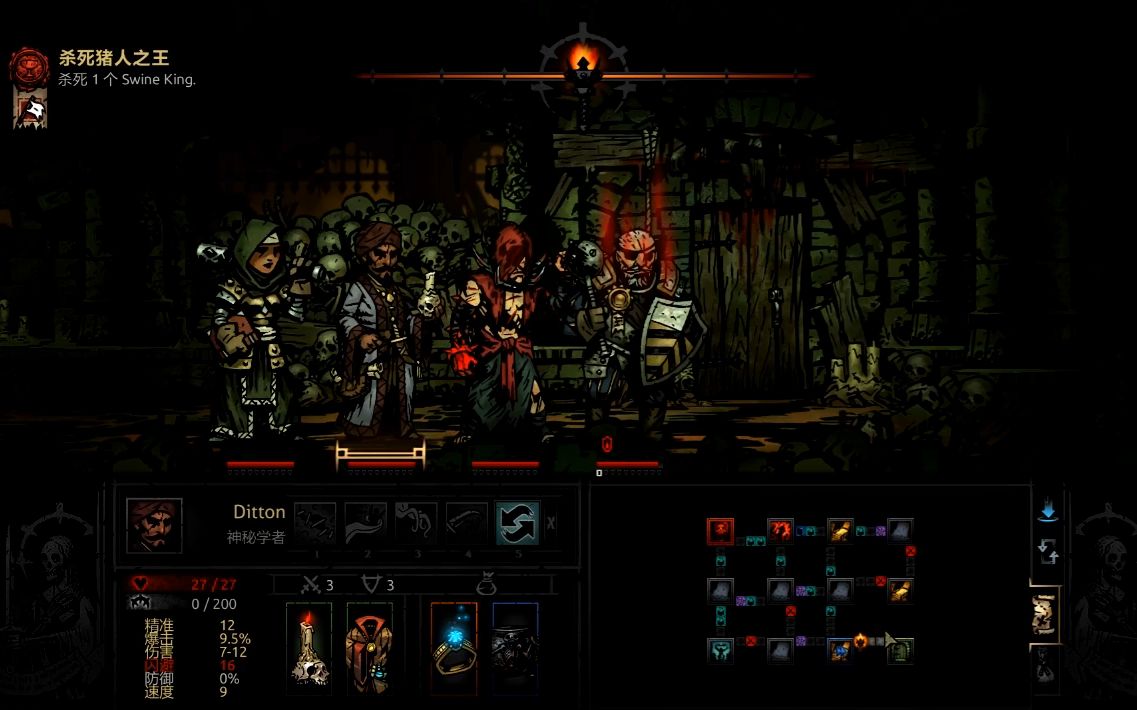Select the blue gem ring trinket
The image size is (1137, 710).
click(454, 648)
